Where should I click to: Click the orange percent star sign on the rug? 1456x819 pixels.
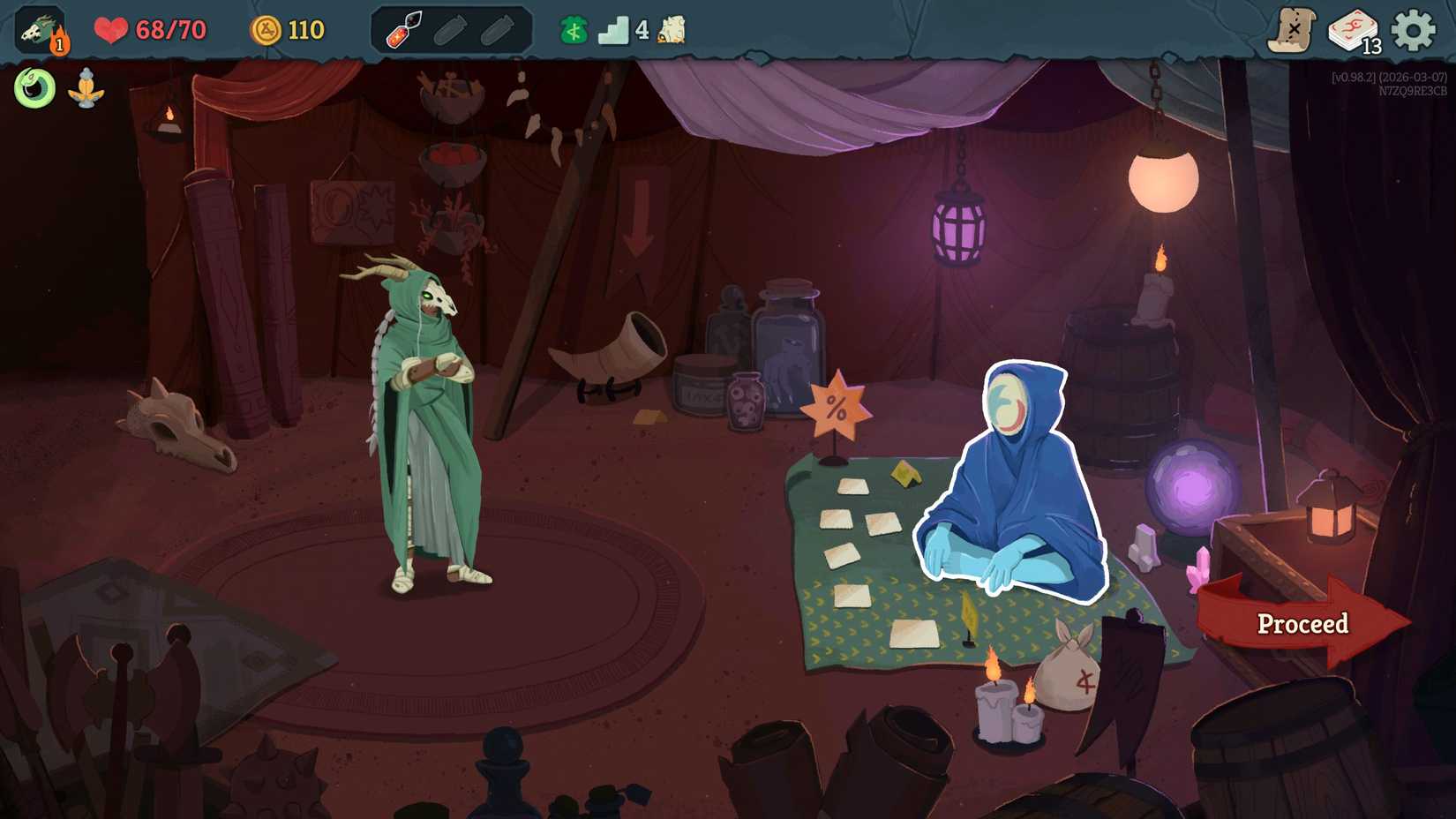[838, 409]
